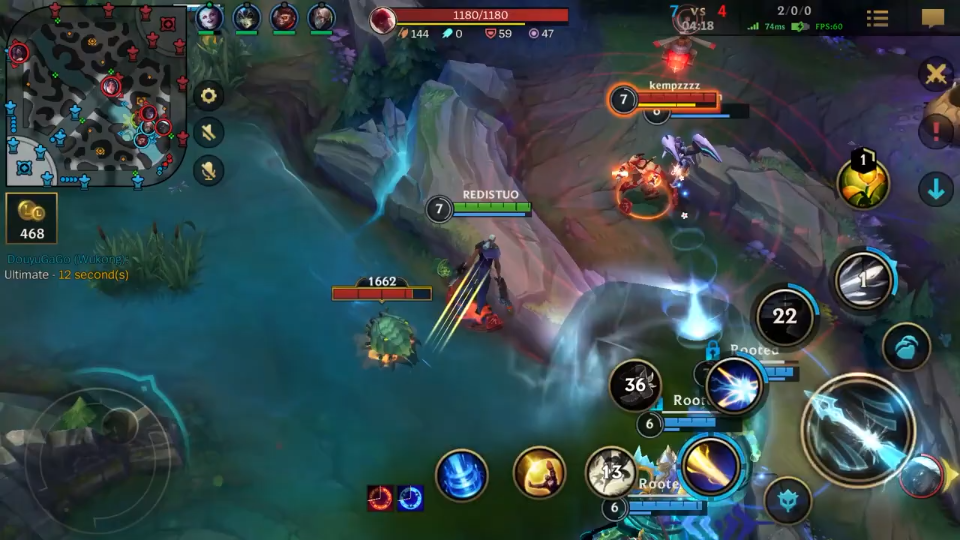
Task: Send the red exclamation danger ping
Action: 936,130
